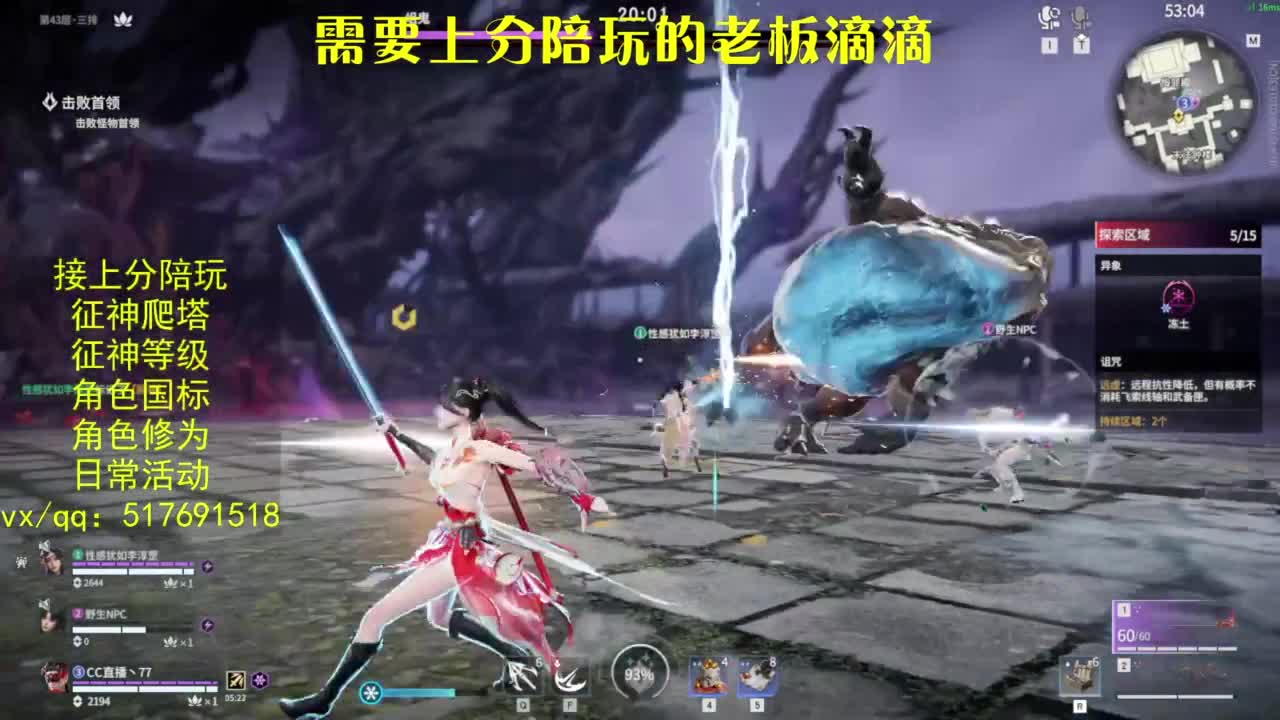
Task: Click the 93% charge gauge circle
Action: 638,674
